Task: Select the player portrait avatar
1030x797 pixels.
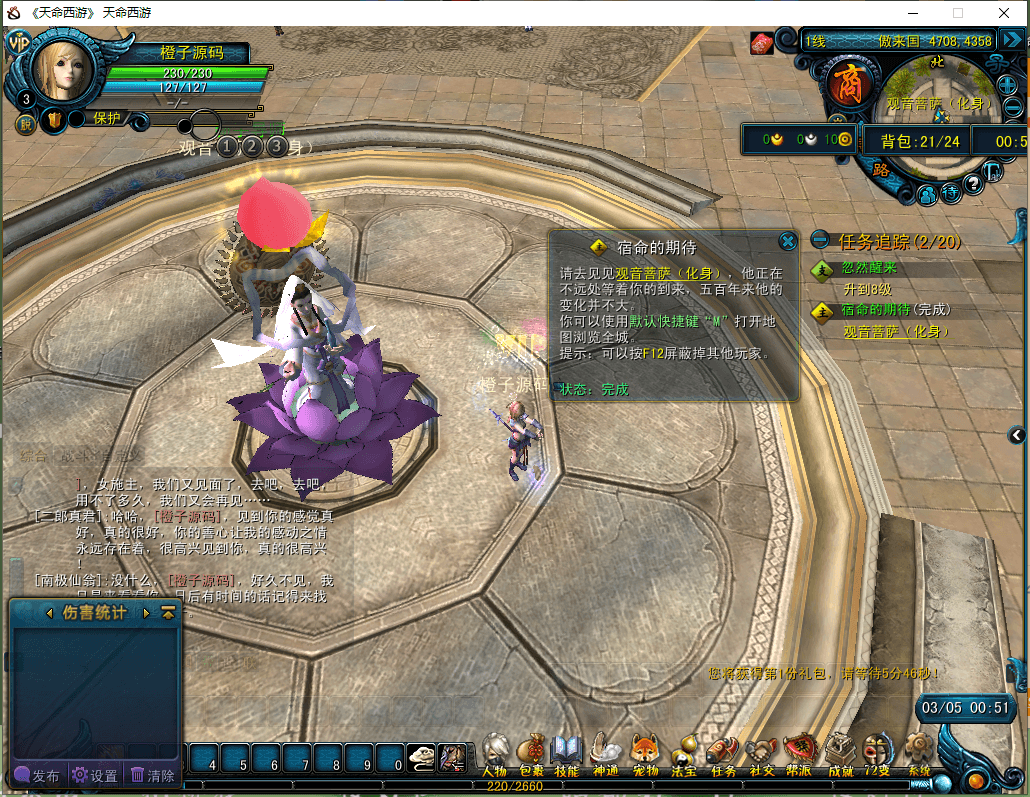Action: 67,72
